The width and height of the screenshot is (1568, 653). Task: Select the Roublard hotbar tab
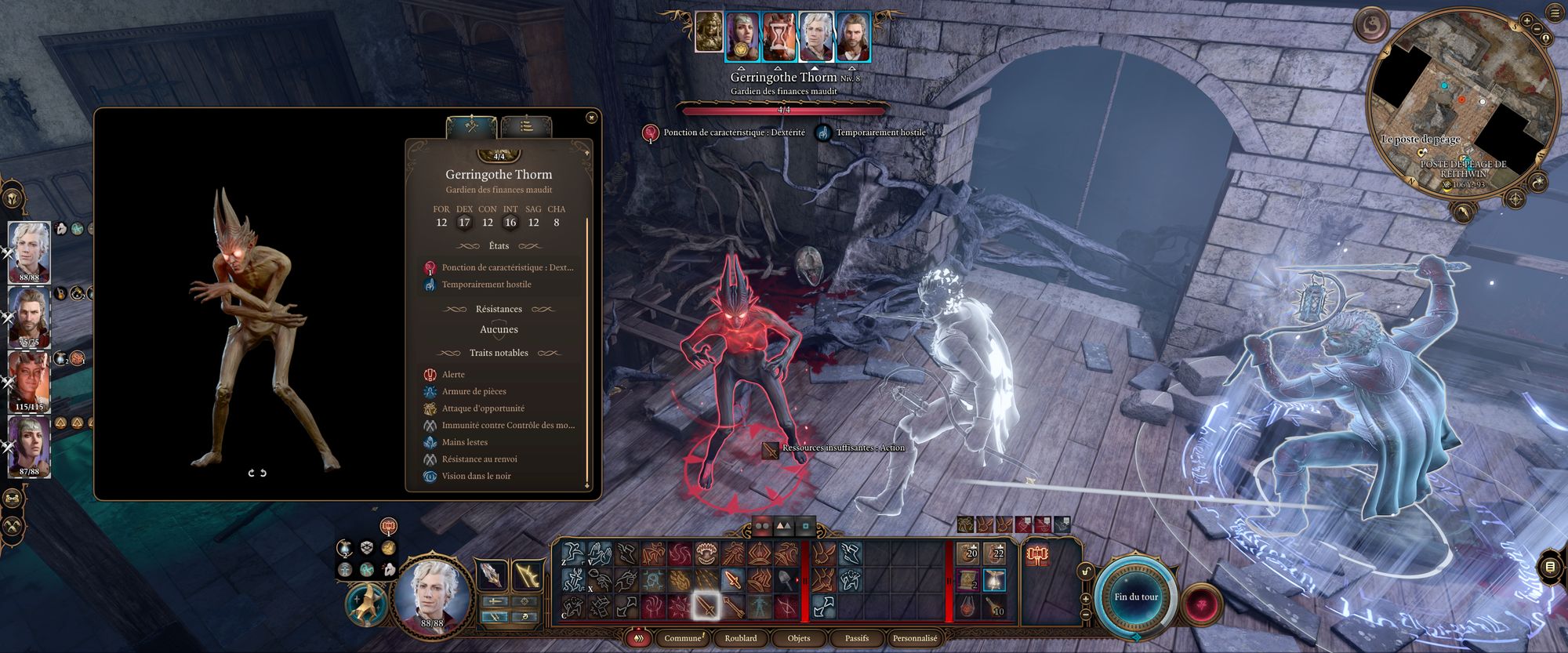[740, 638]
